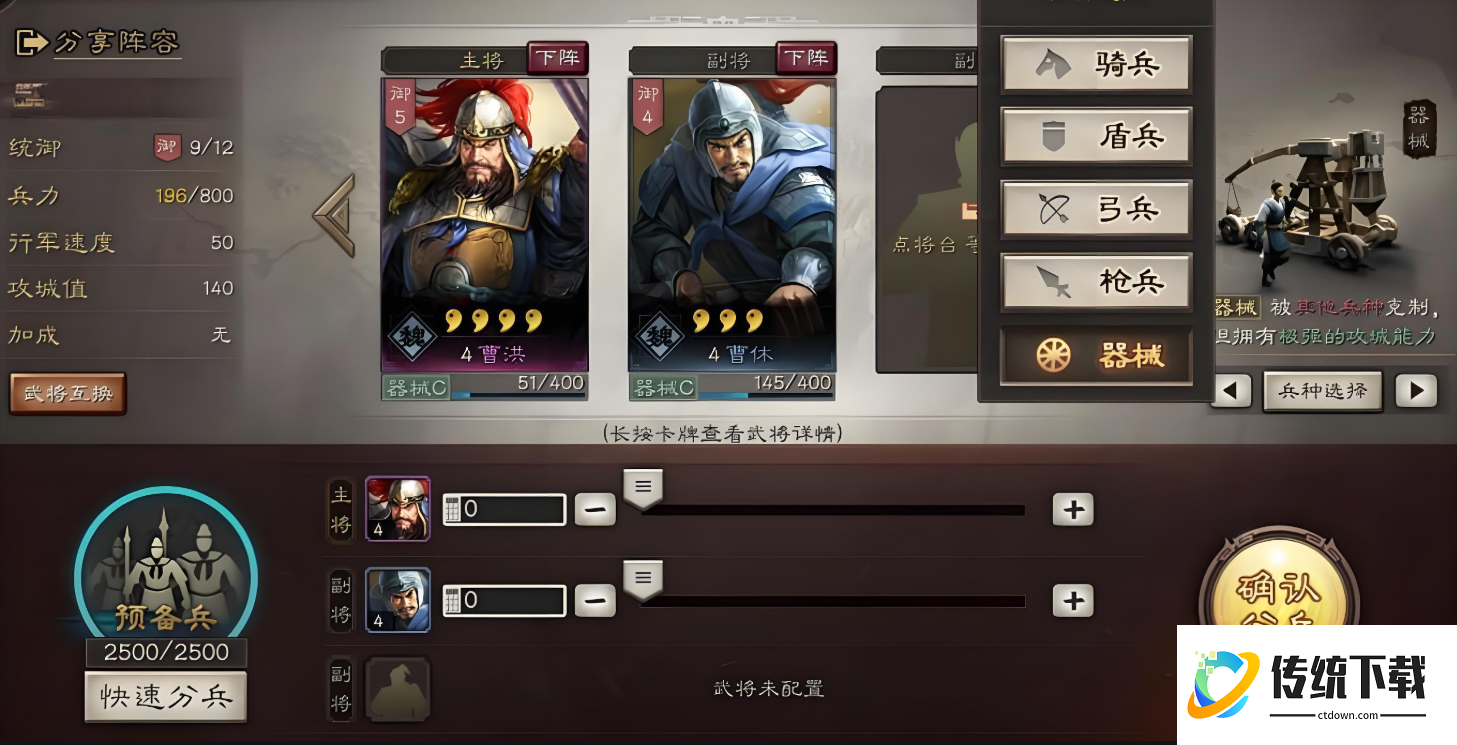Click the right arrow beside 兵种选择

point(1418,391)
